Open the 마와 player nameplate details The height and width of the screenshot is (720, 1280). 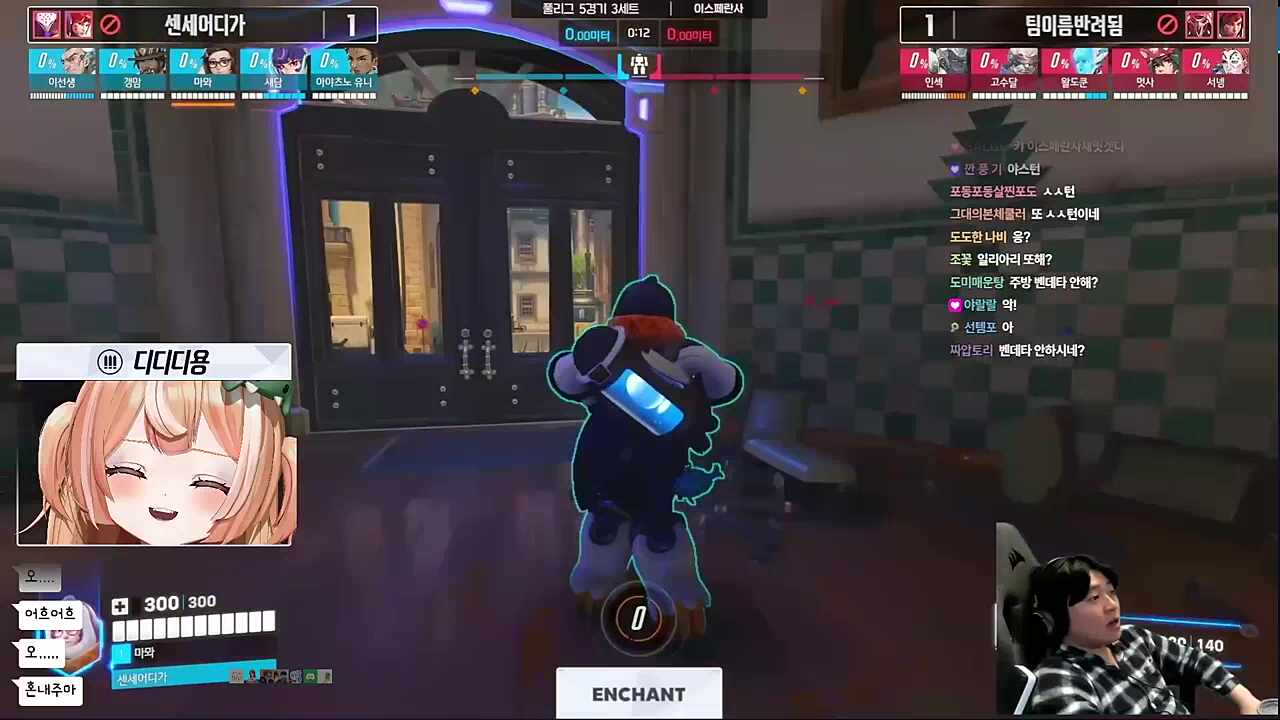coord(143,652)
